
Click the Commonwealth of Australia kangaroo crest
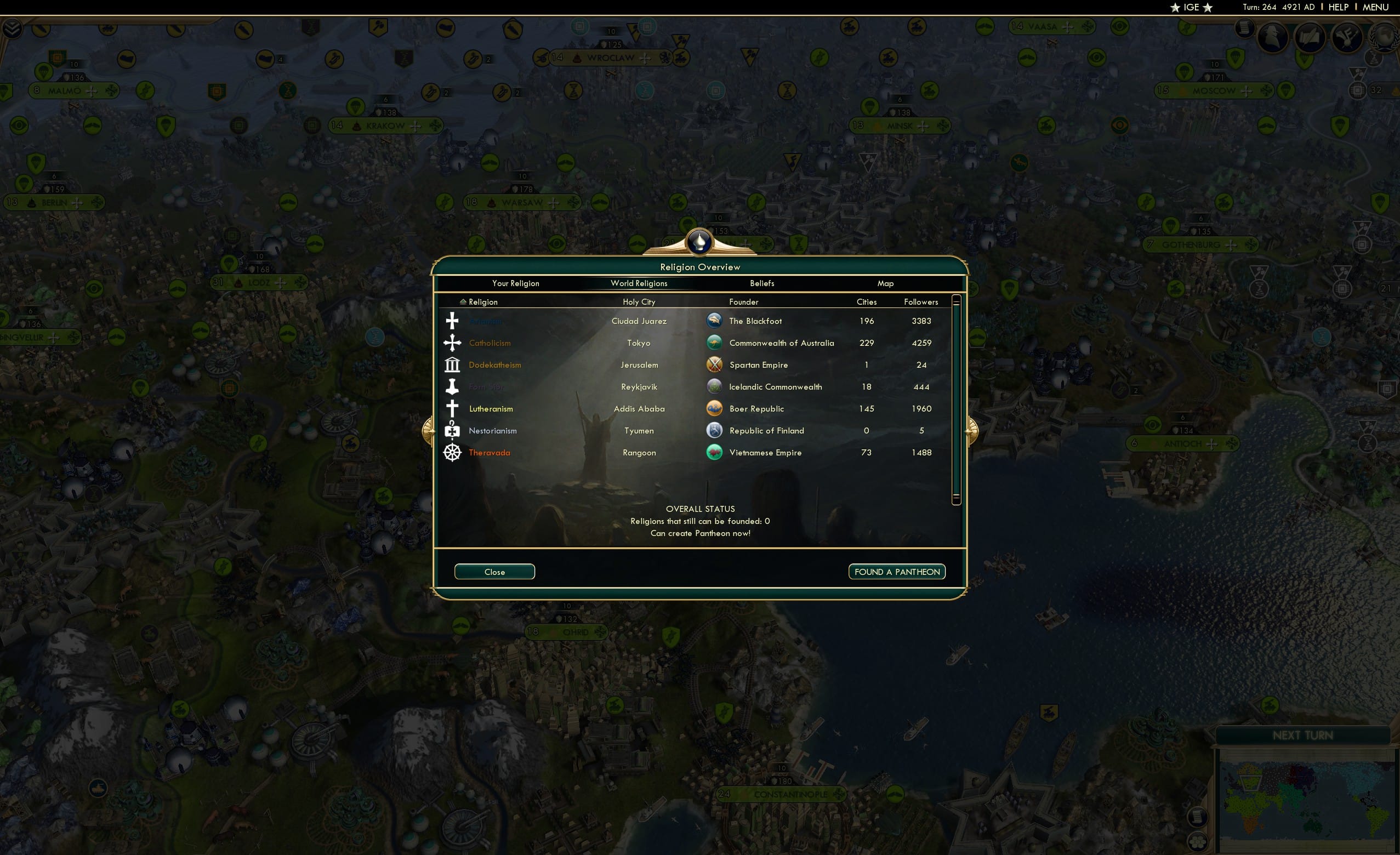[x=714, y=343]
